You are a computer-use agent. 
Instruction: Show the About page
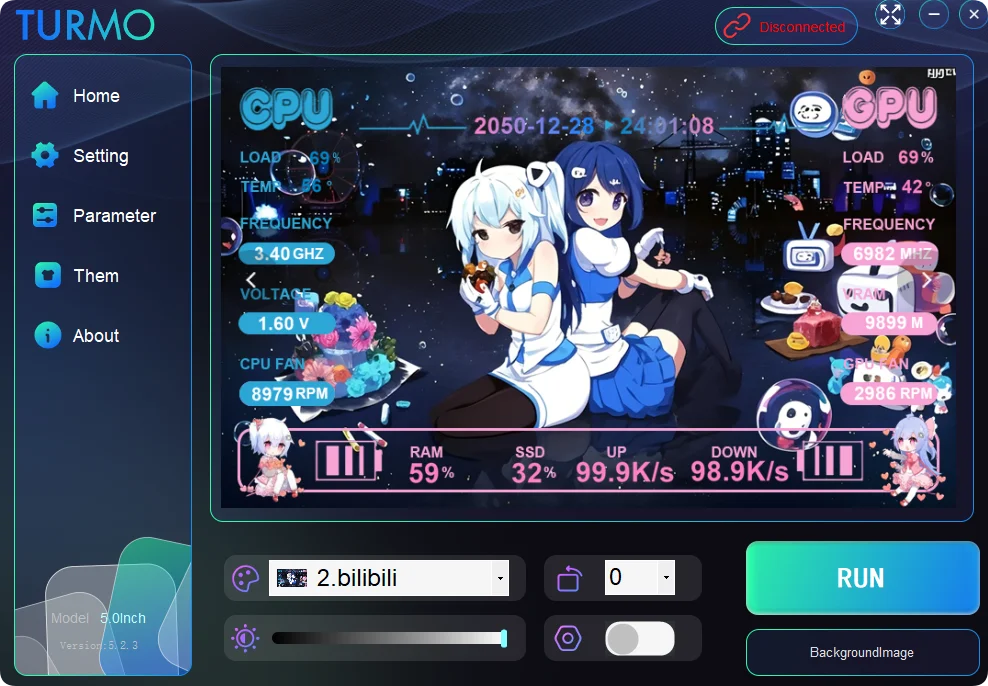95,336
